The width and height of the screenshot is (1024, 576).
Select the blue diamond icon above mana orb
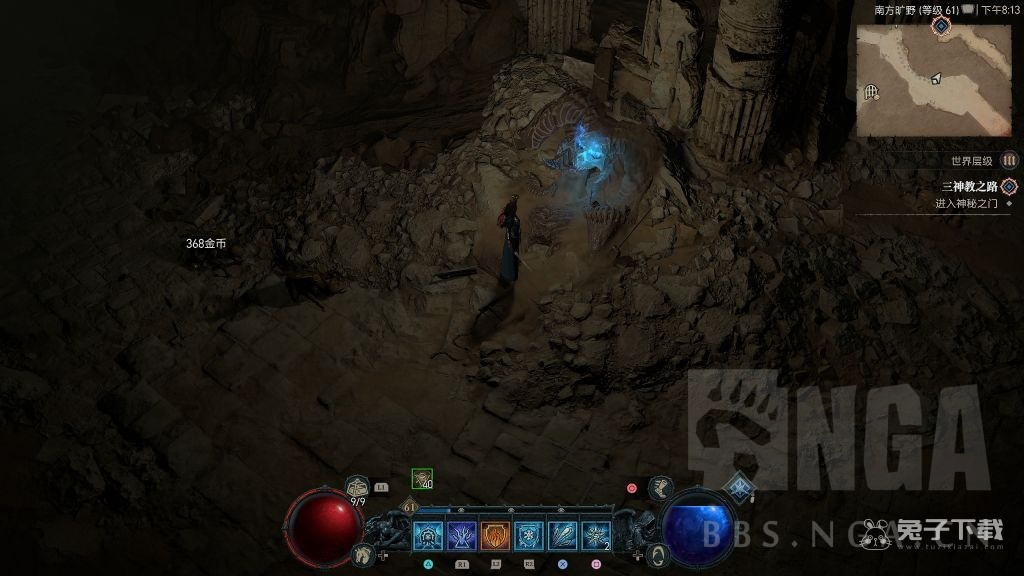[739, 487]
